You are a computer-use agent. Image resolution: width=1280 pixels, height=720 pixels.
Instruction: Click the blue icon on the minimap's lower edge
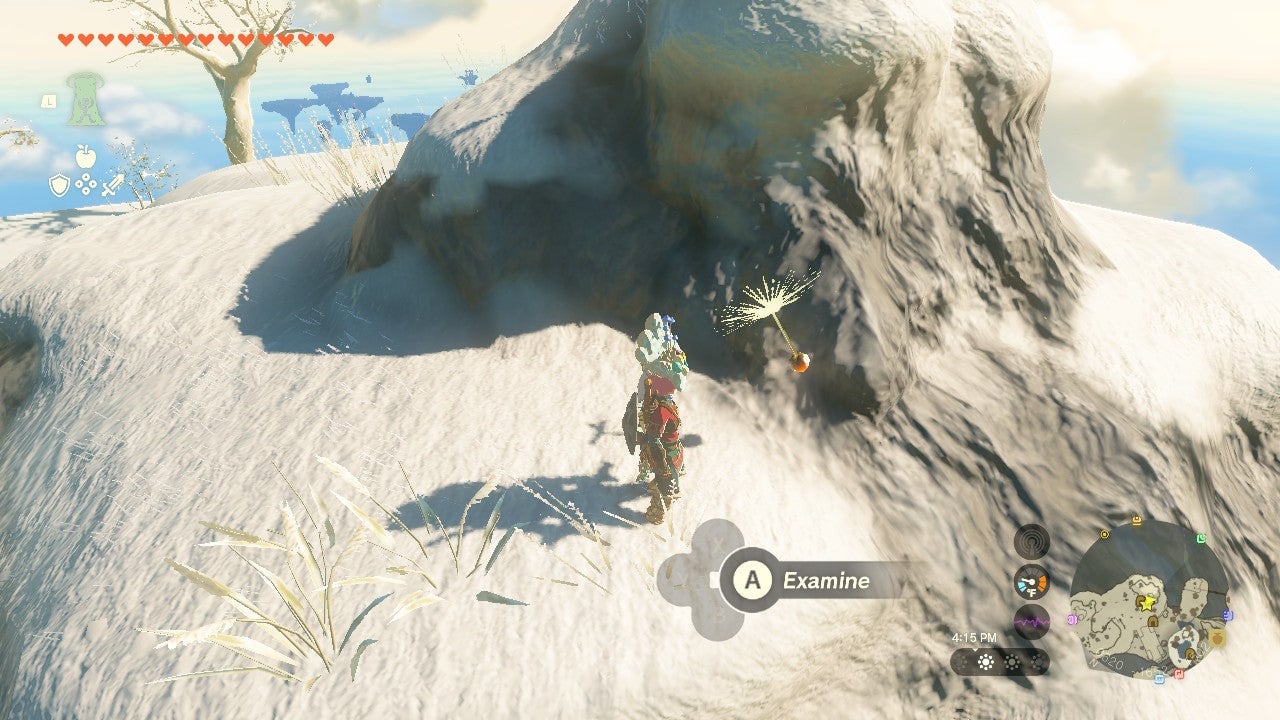(x=1159, y=678)
